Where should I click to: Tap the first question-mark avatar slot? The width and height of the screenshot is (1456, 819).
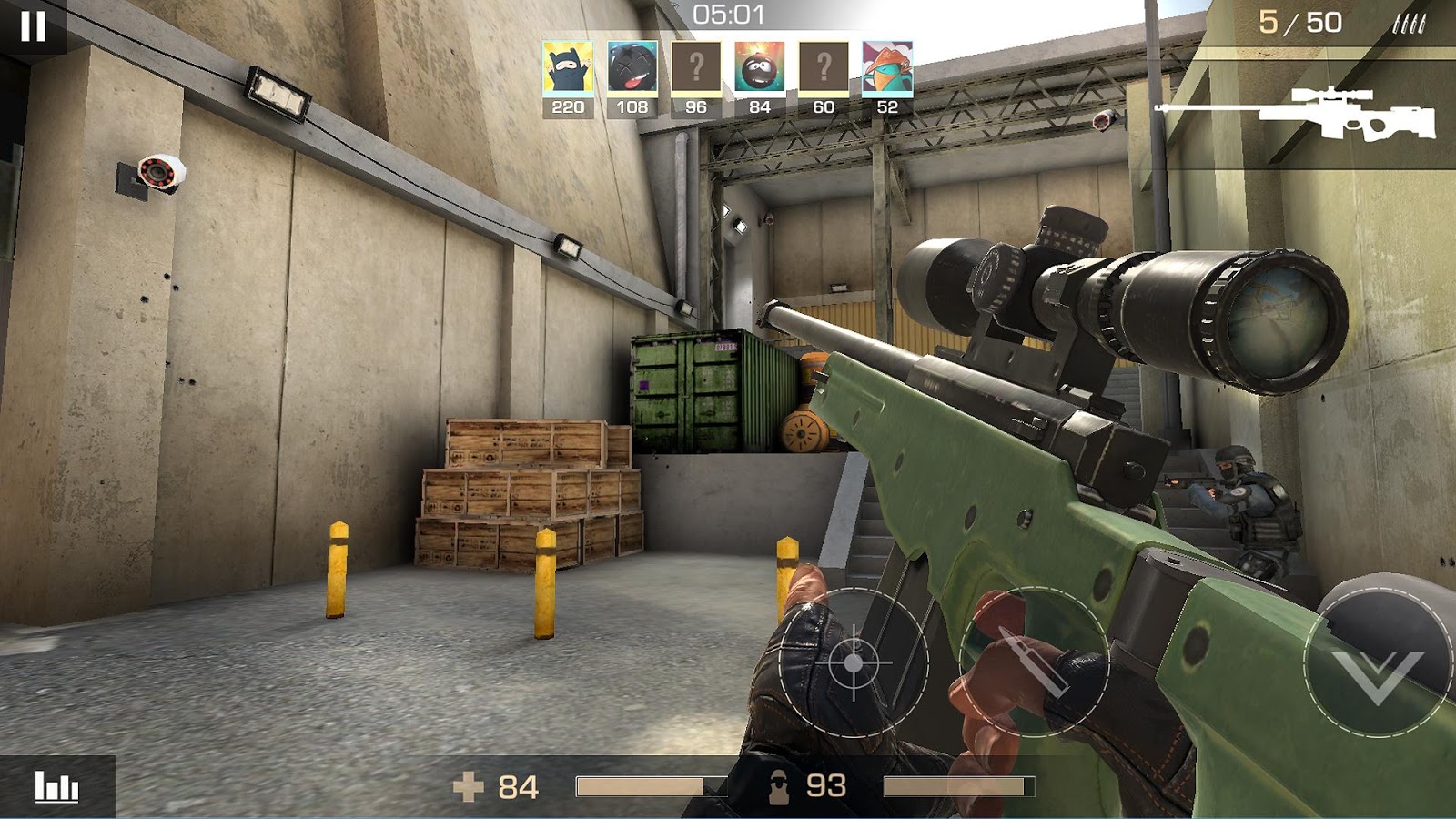tap(695, 68)
